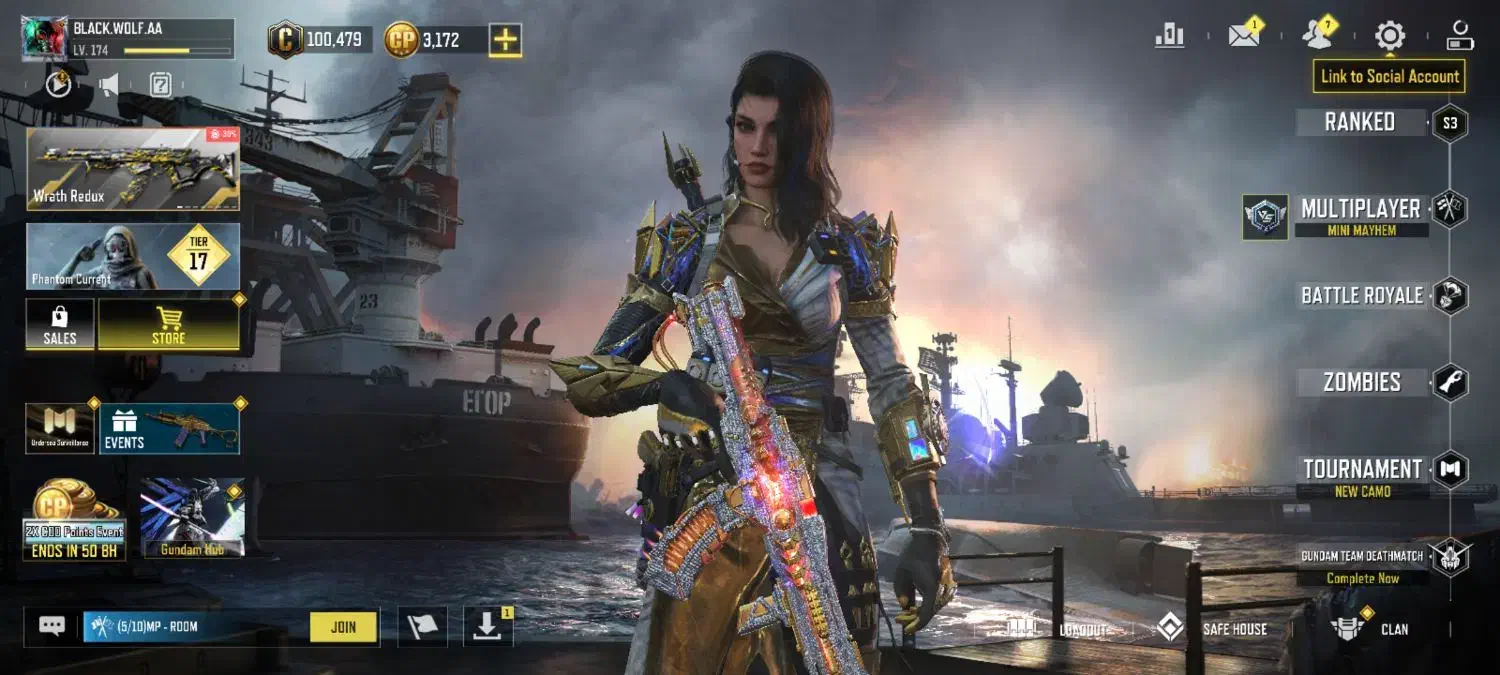1500x675 pixels.
Task: Open the friends list icon
Action: pyautogui.click(x=1317, y=36)
